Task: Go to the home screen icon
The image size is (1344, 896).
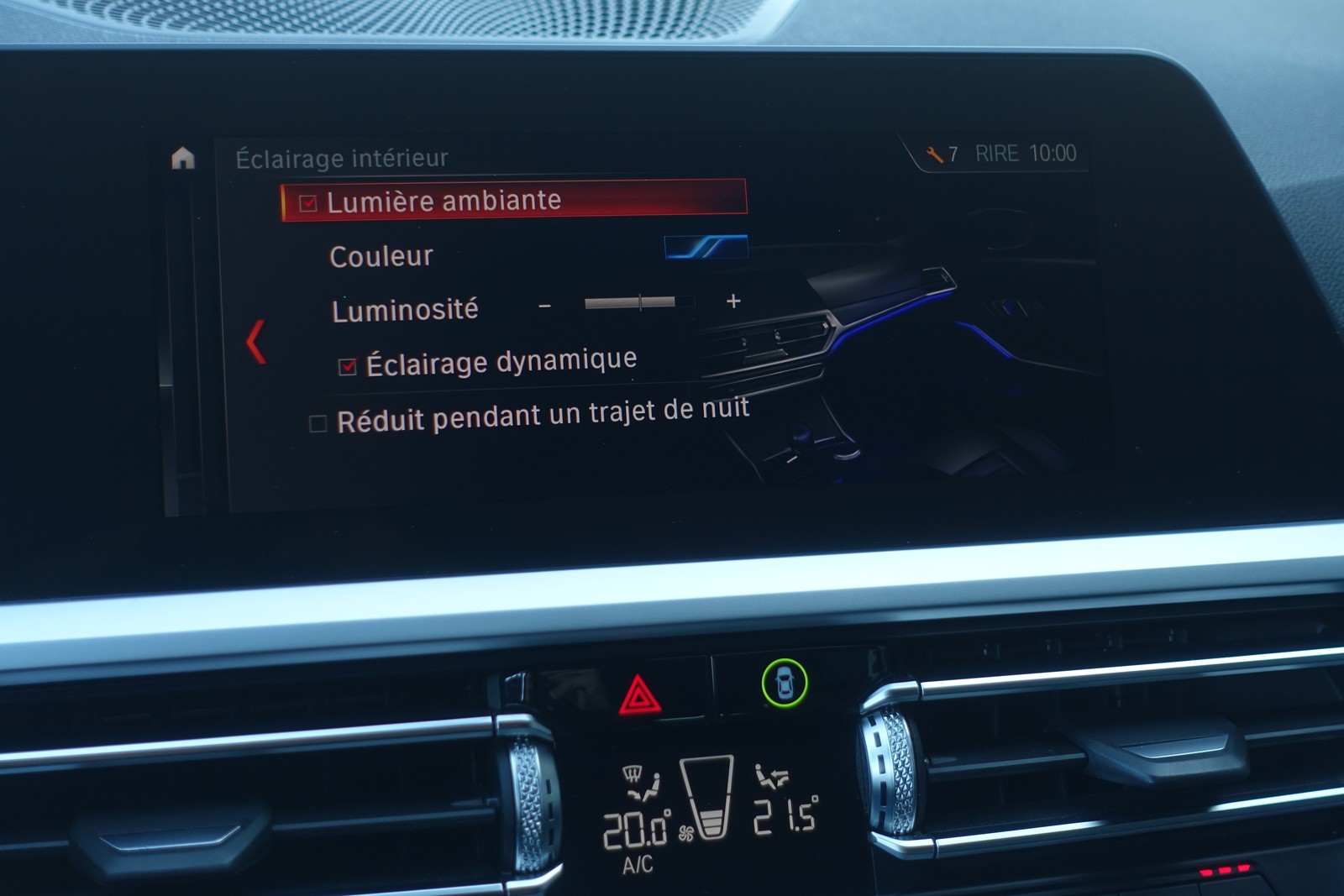Action: tap(182, 158)
